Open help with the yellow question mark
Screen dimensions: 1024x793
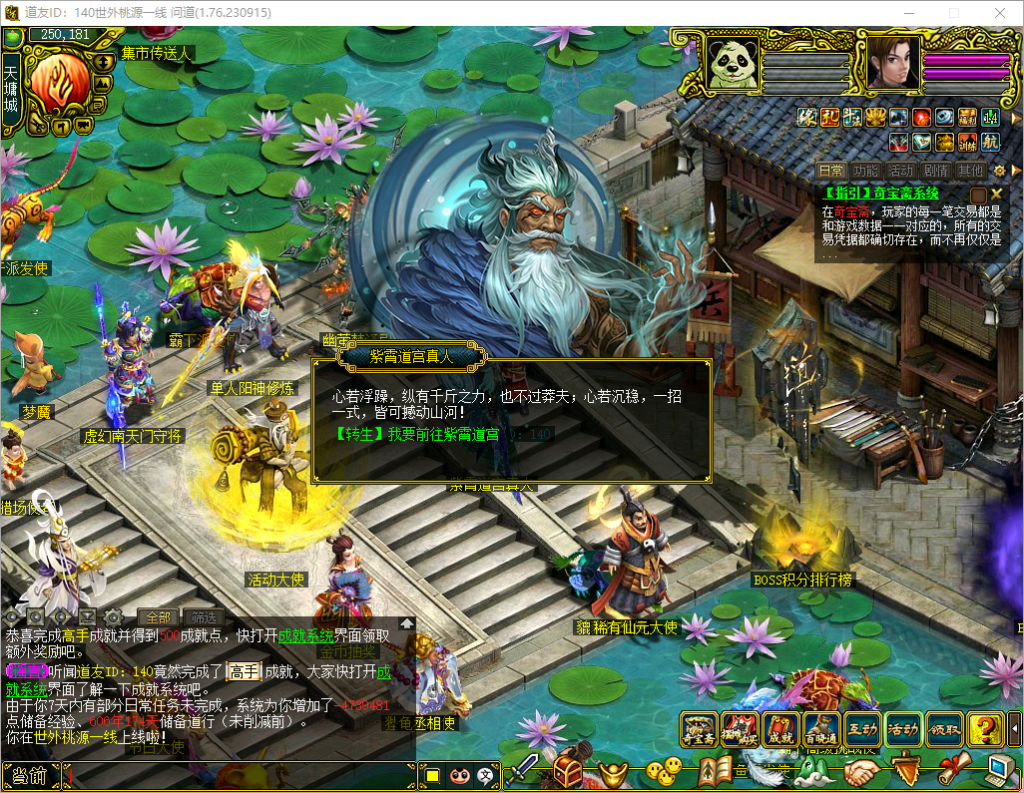[x=986, y=729]
